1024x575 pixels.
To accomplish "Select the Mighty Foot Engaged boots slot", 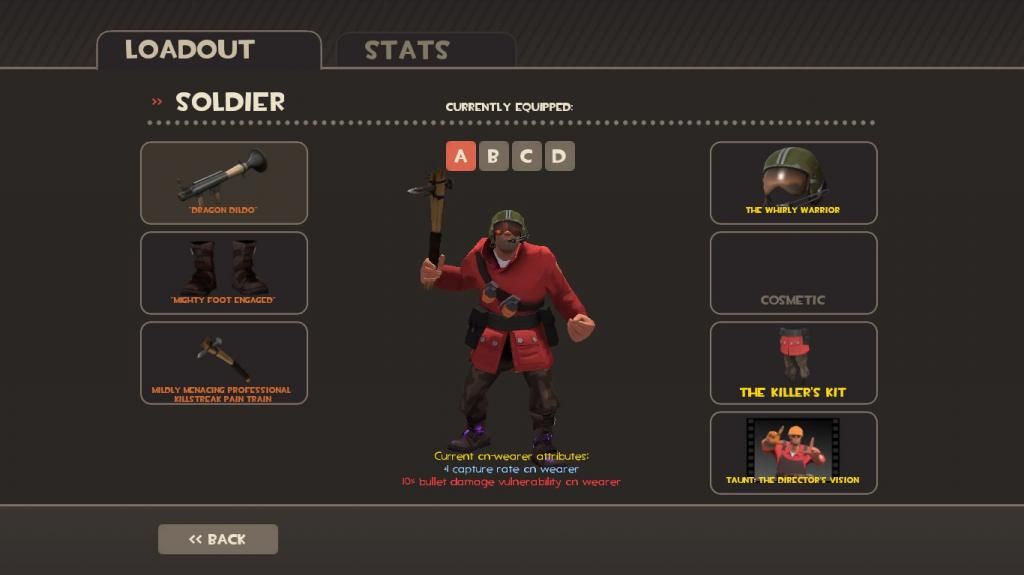I will (x=224, y=273).
